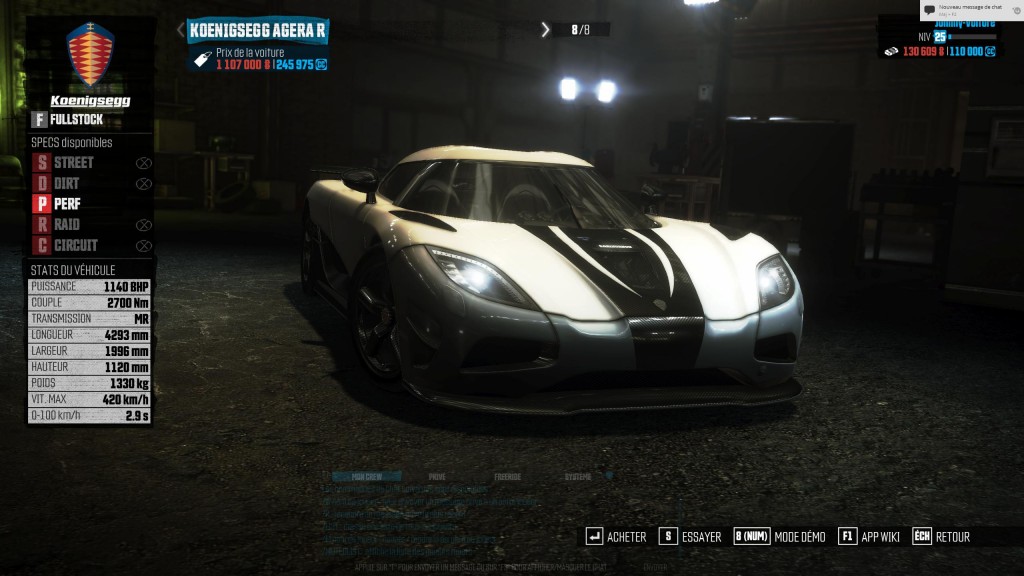Viewport: 1024px width, 576px height.
Task: Show the previous car with the left arrow
Action: coord(181,30)
